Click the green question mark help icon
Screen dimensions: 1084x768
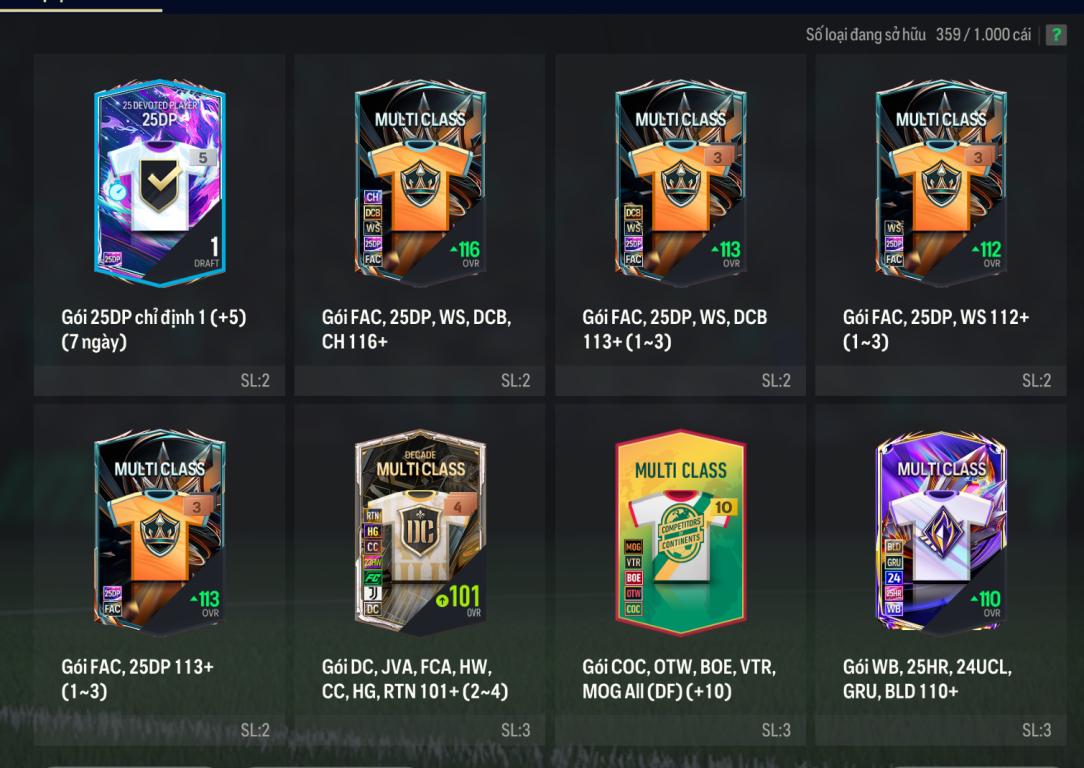1055,36
